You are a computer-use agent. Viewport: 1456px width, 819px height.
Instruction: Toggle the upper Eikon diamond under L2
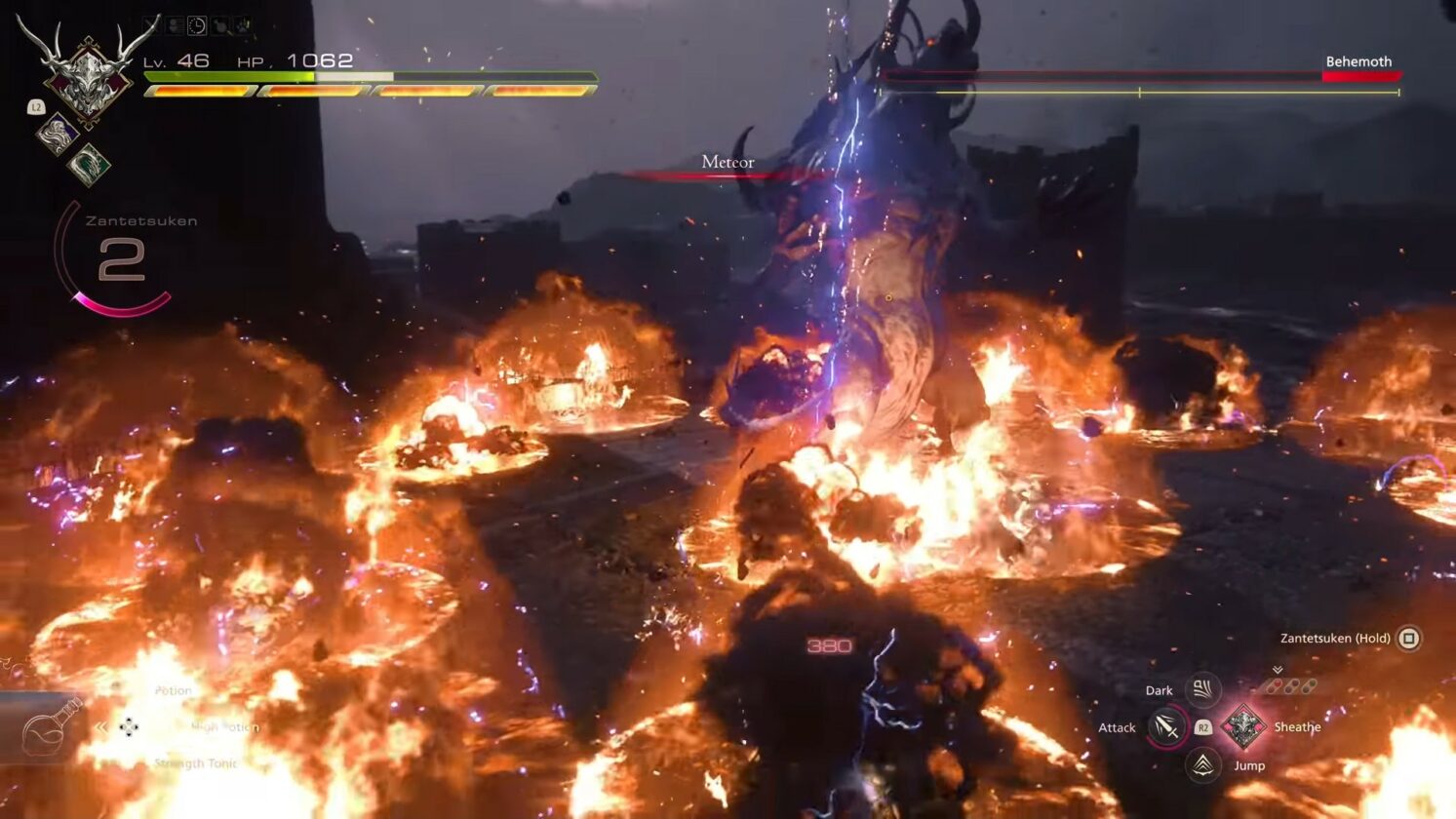(59, 134)
